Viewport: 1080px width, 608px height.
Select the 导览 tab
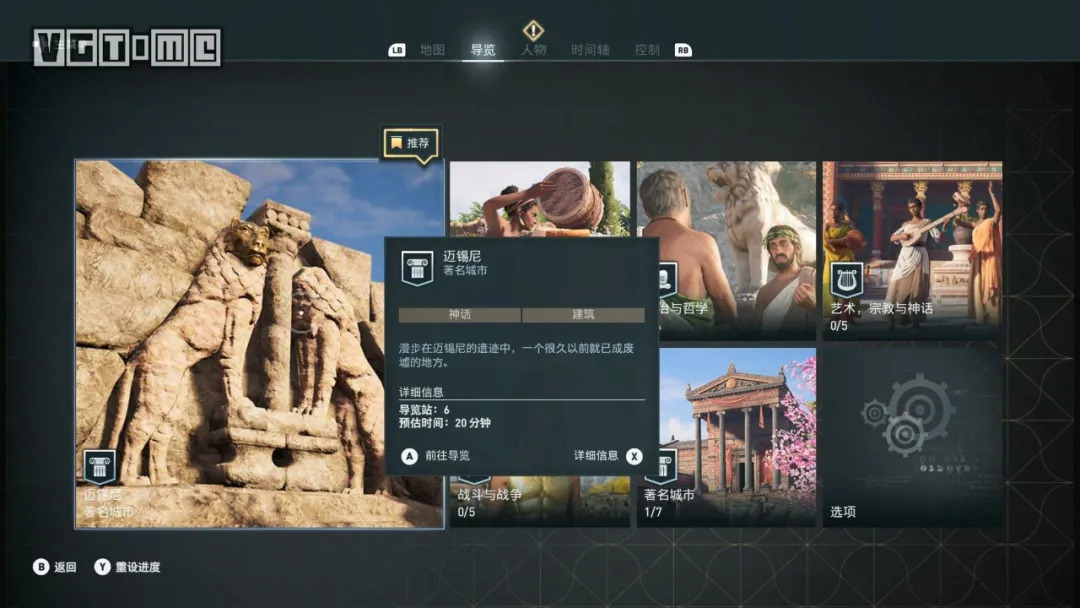click(483, 50)
